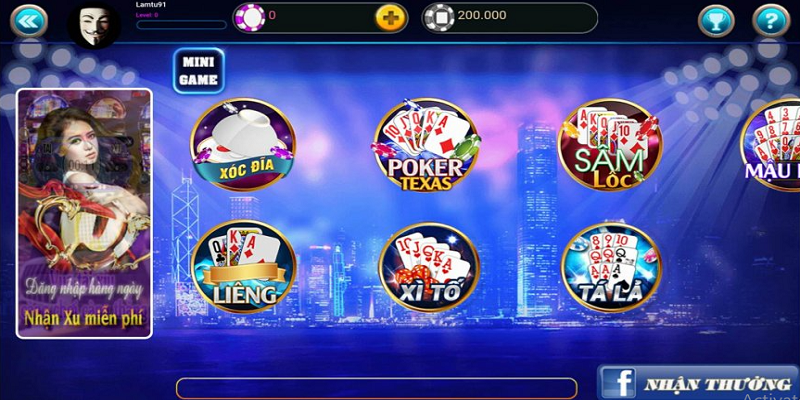Play Poker Texas
Viewport: 800px width, 400px height.
coord(426,147)
